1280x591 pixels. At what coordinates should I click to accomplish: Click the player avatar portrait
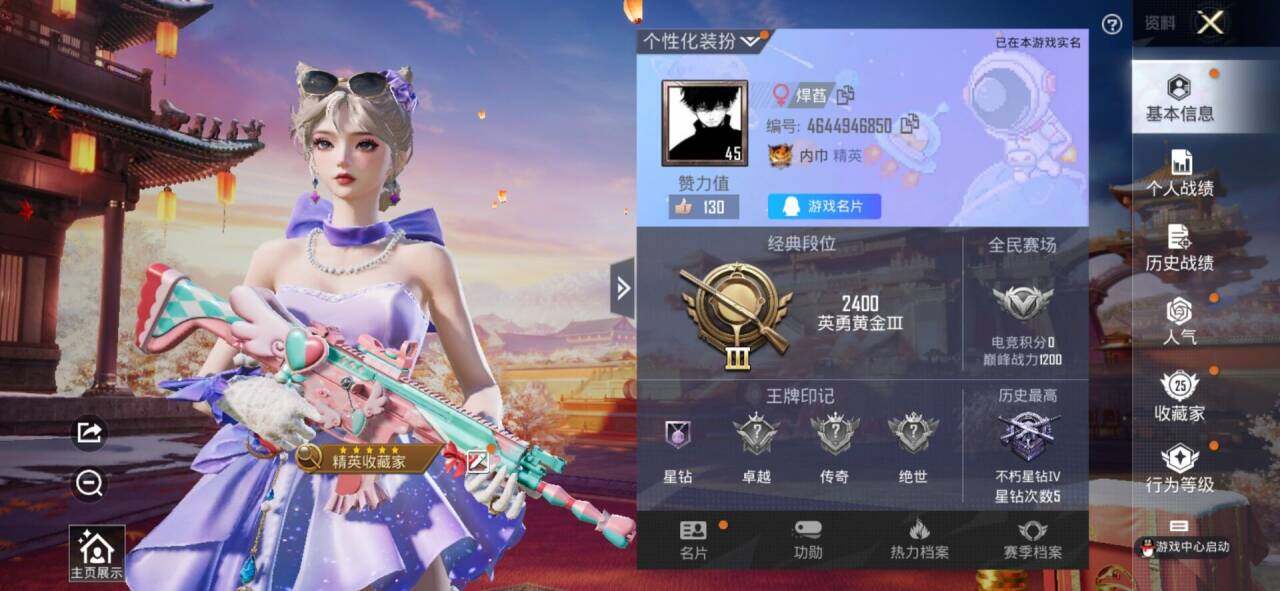click(x=704, y=122)
